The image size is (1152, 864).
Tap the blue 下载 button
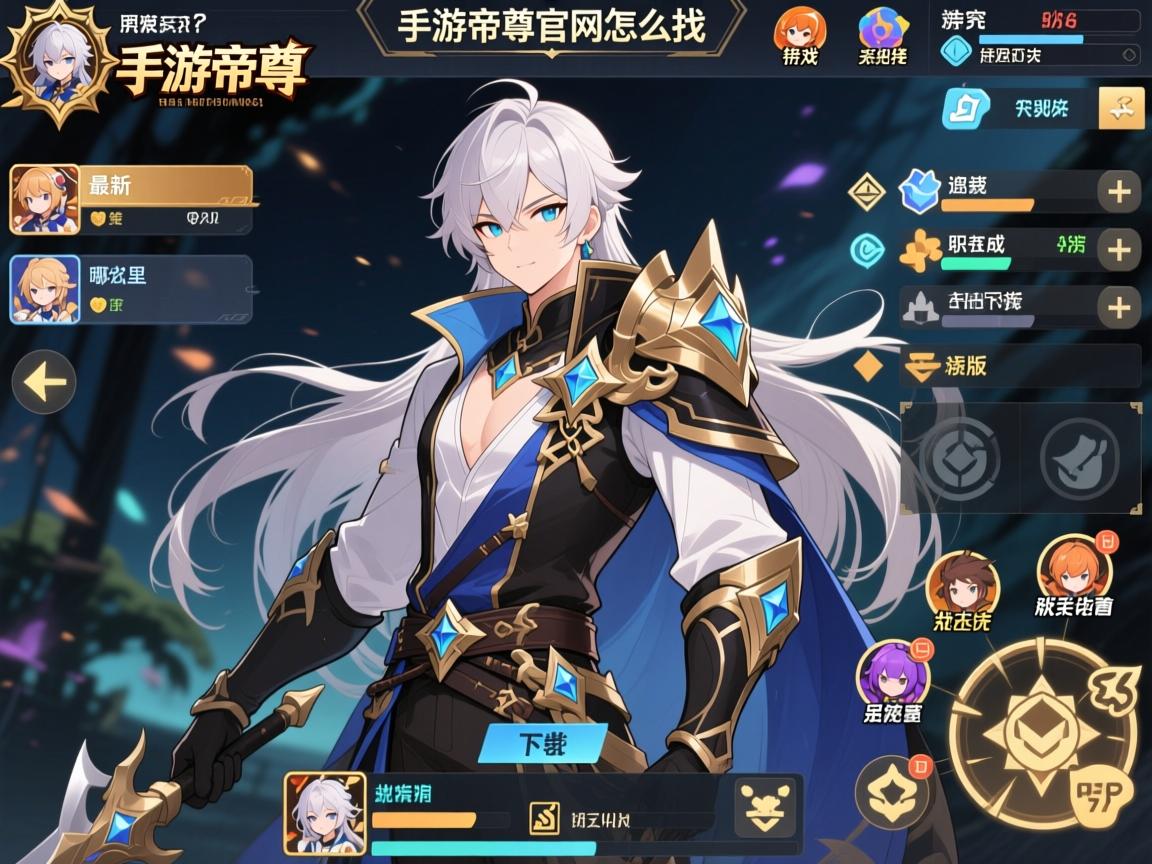(x=543, y=743)
